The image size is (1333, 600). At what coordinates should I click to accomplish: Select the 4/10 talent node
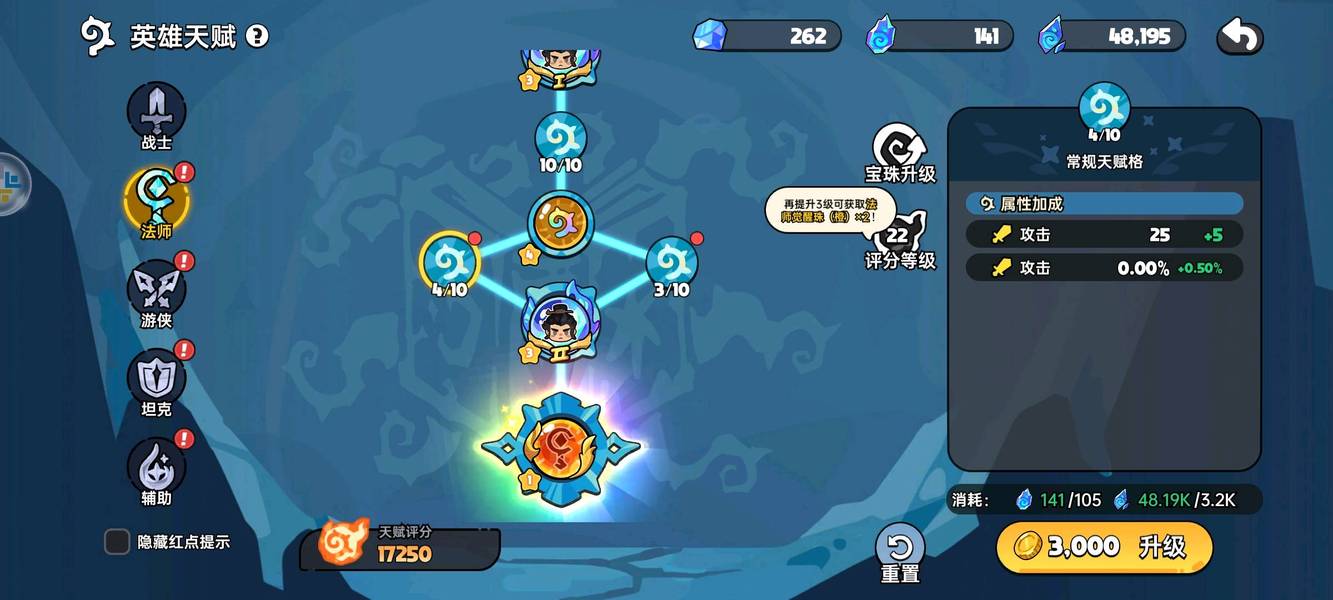click(449, 264)
